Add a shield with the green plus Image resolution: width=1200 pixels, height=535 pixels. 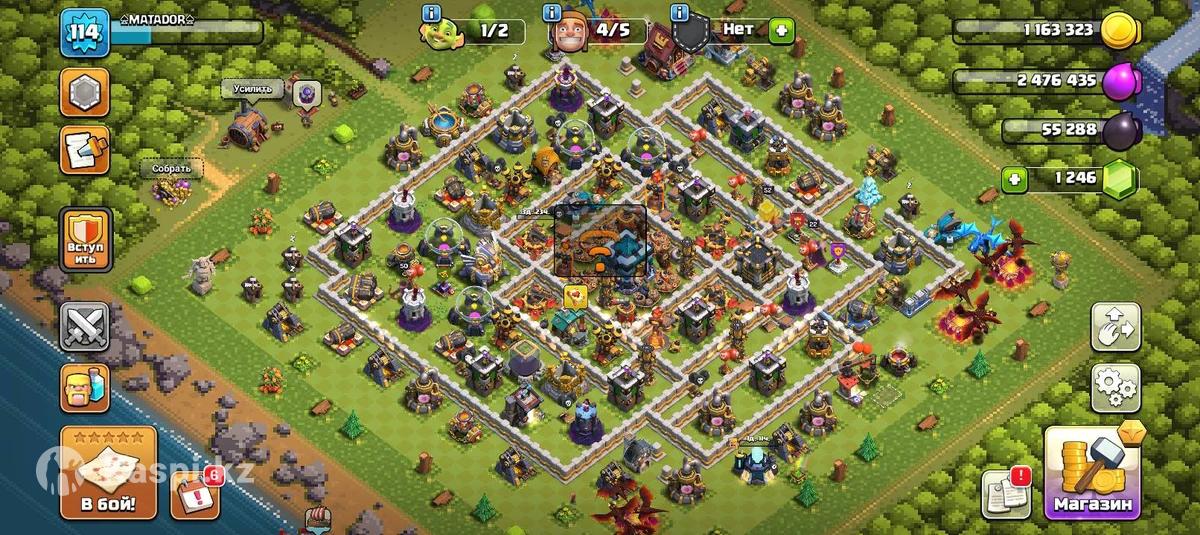[x=779, y=31]
